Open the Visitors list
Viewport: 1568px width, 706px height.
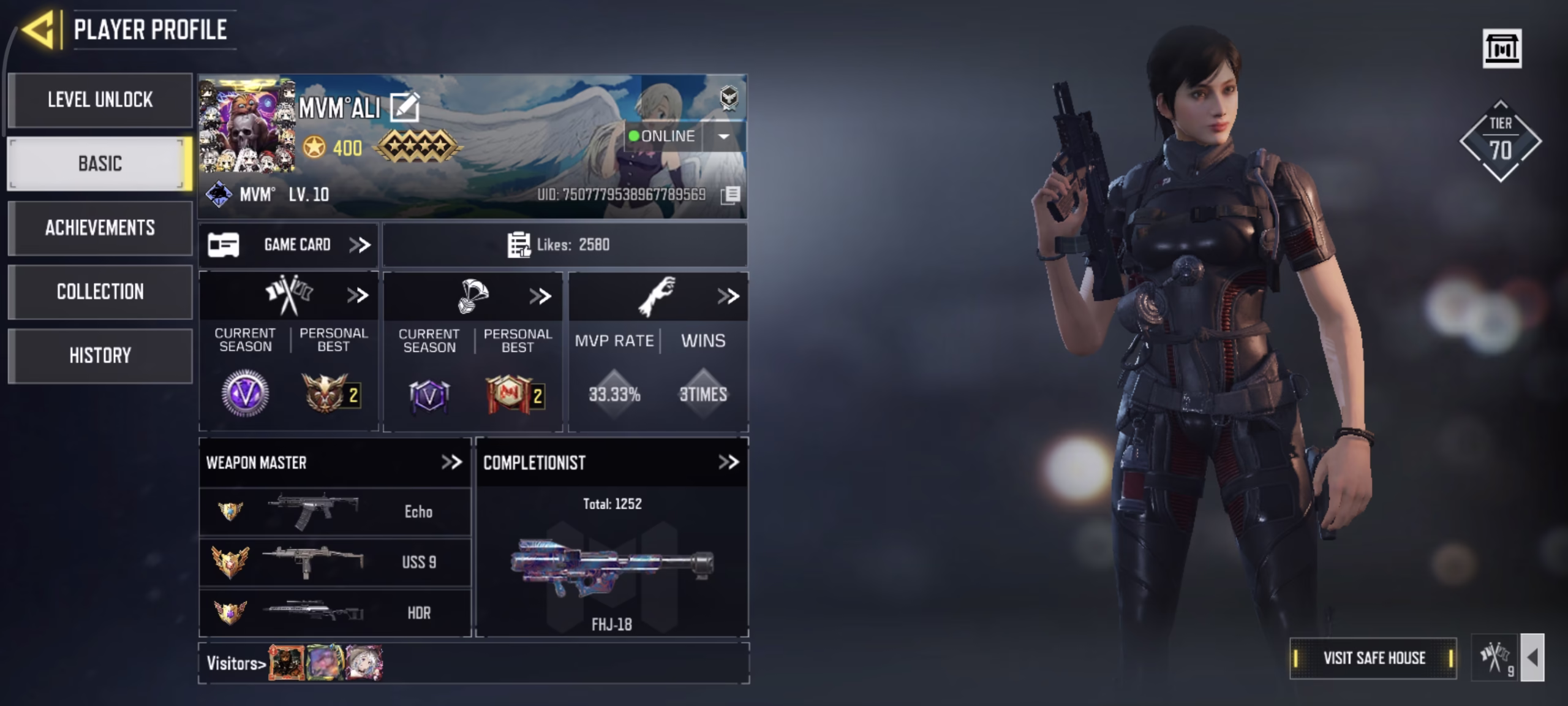[236, 664]
